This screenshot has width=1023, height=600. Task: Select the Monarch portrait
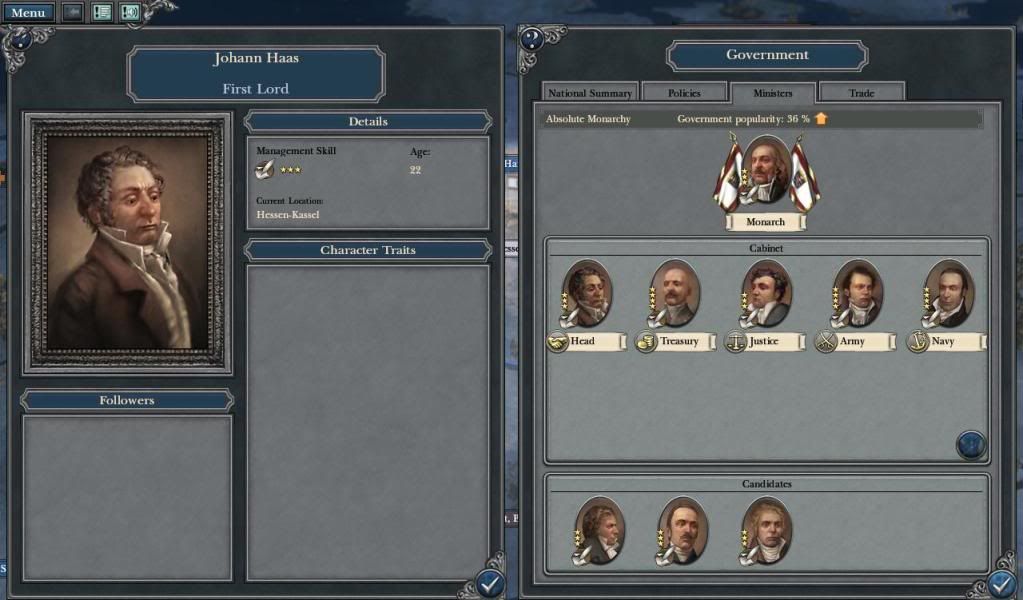point(766,171)
